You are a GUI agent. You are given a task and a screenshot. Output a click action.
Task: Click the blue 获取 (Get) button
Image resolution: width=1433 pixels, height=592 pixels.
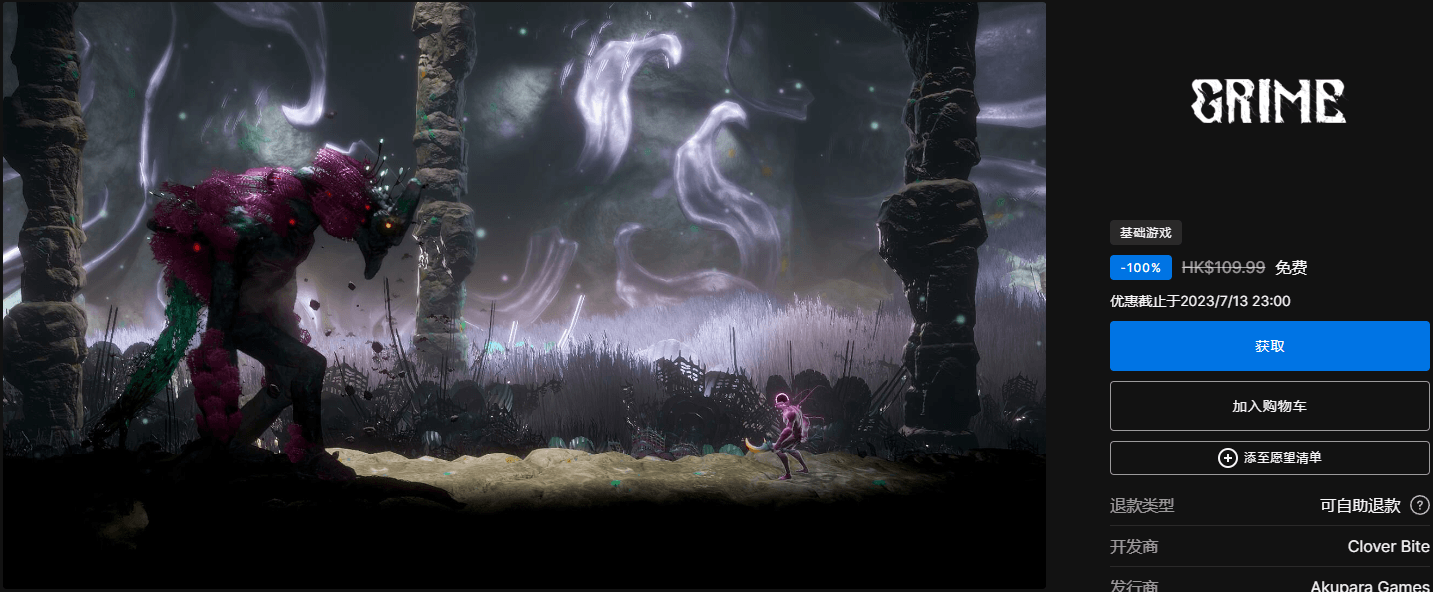click(x=1269, y=346)
